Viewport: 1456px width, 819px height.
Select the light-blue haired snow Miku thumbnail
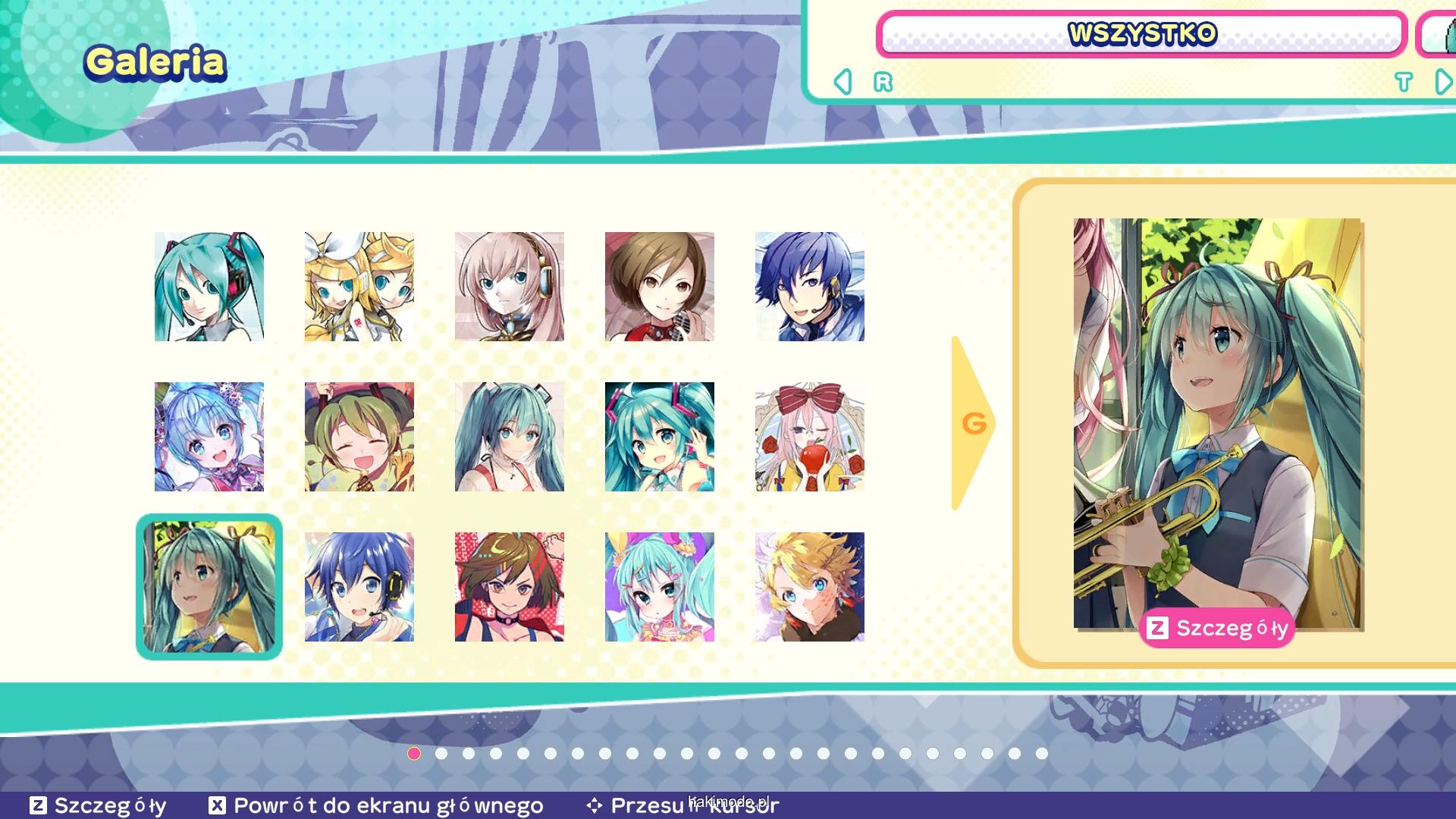(209, 437)
